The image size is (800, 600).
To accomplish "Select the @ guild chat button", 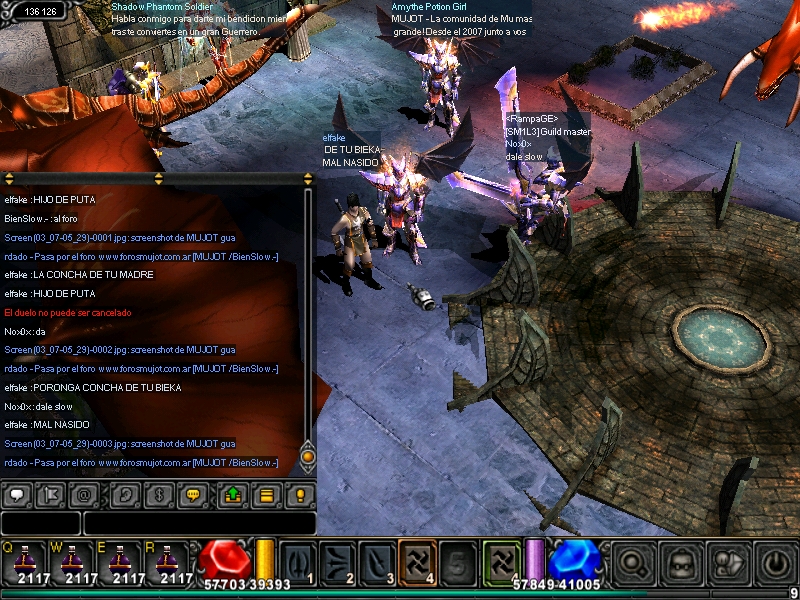I will (84, 494).
